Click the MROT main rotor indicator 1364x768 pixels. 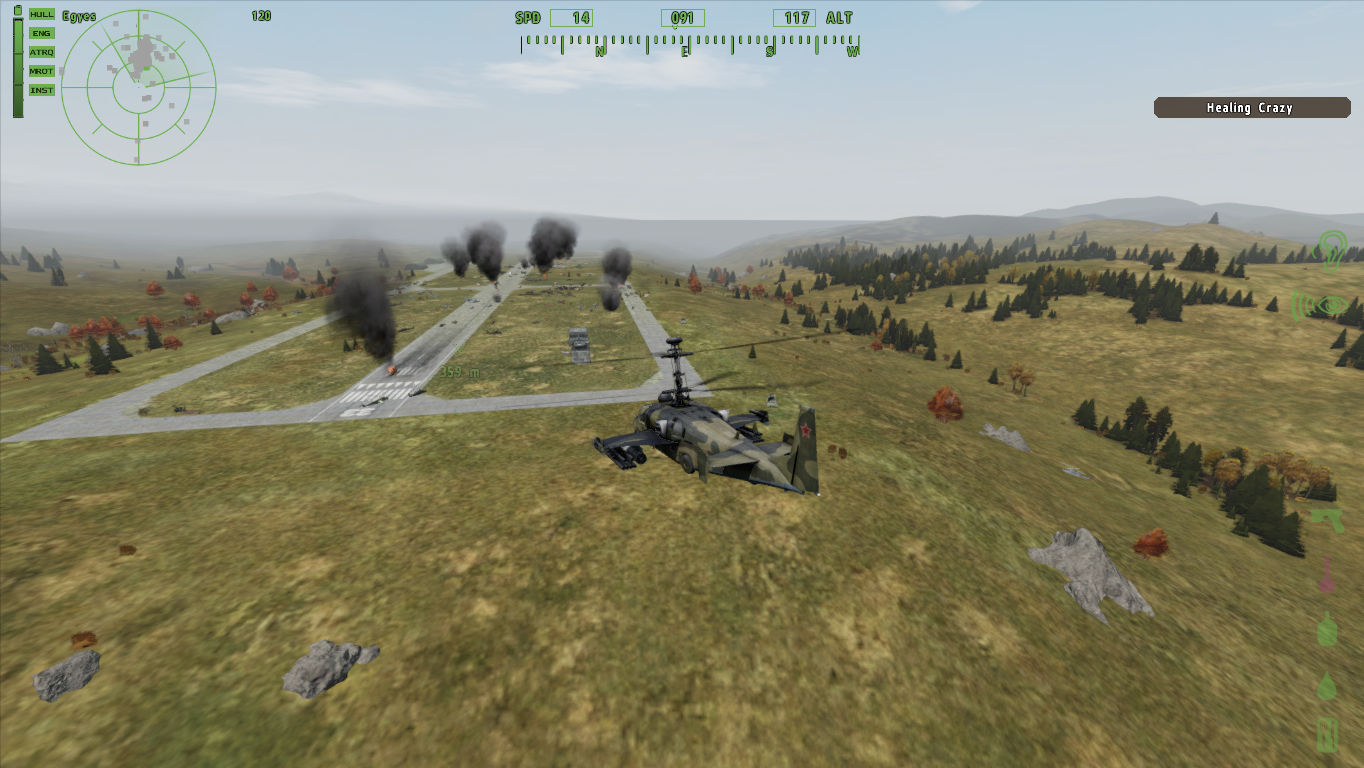click(42, 71)
